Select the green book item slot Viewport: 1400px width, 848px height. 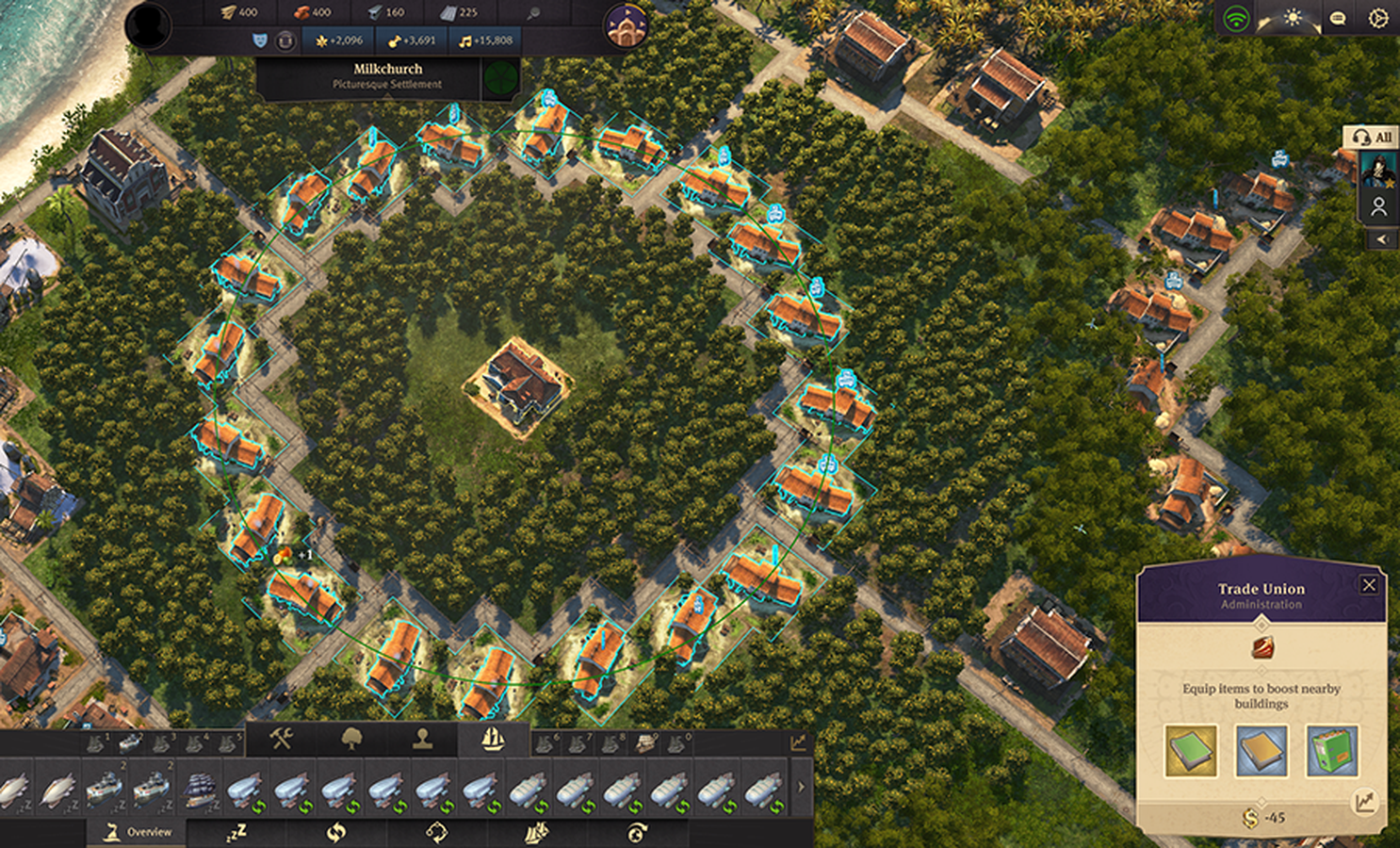1190,751
